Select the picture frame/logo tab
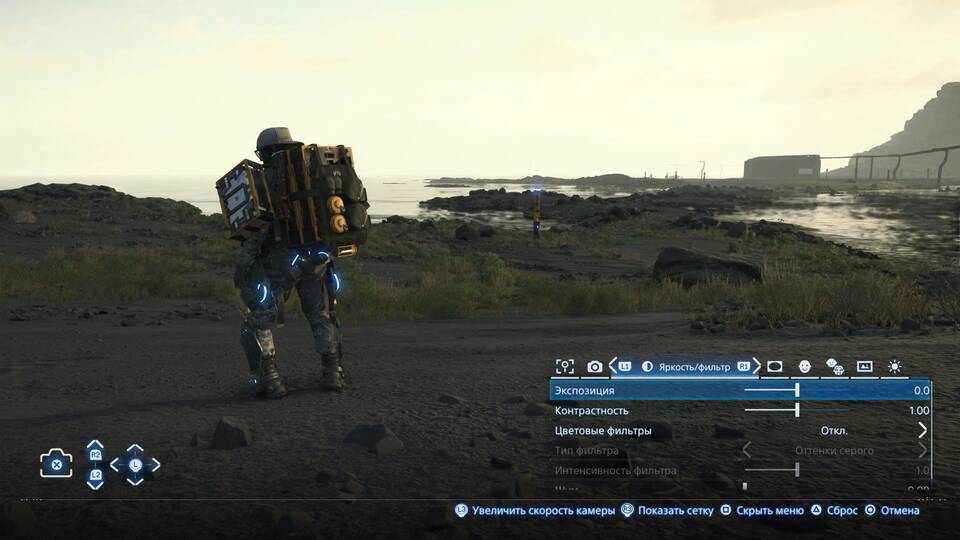The width and height of the screenshot is (960, 540). (864, 367)
